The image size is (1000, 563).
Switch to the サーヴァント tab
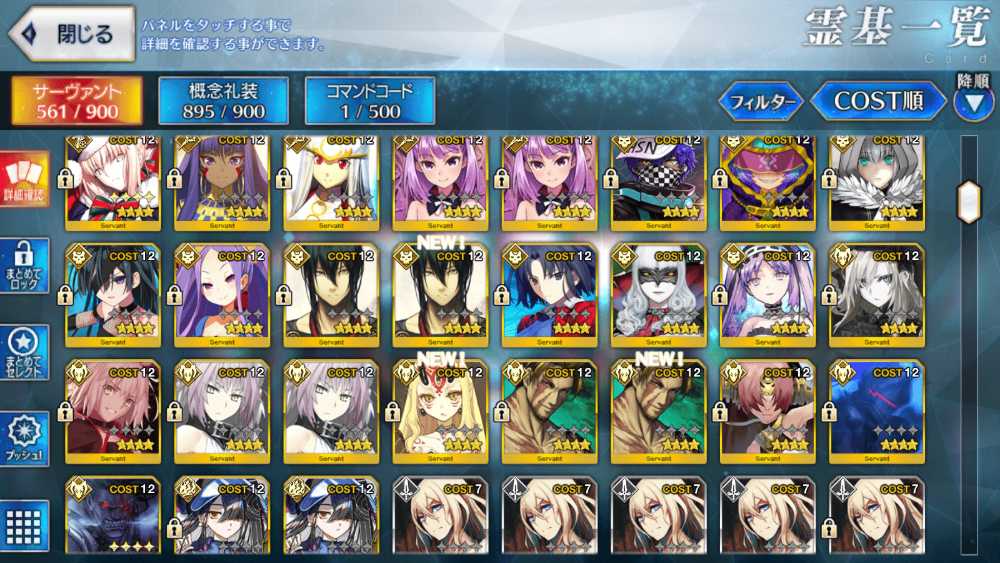[77, 100]
